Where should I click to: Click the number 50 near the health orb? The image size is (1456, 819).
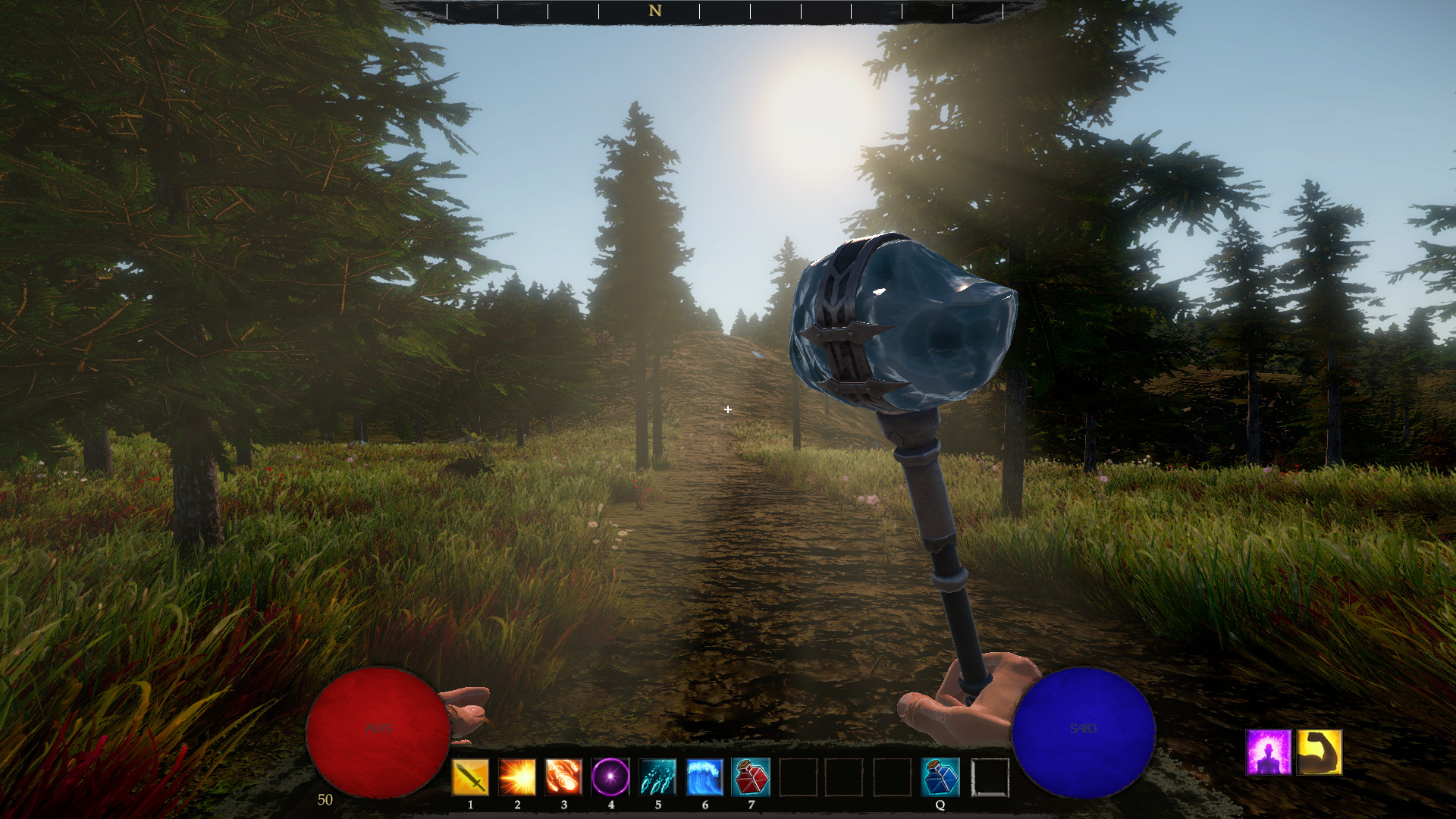(x=325, y=799)
